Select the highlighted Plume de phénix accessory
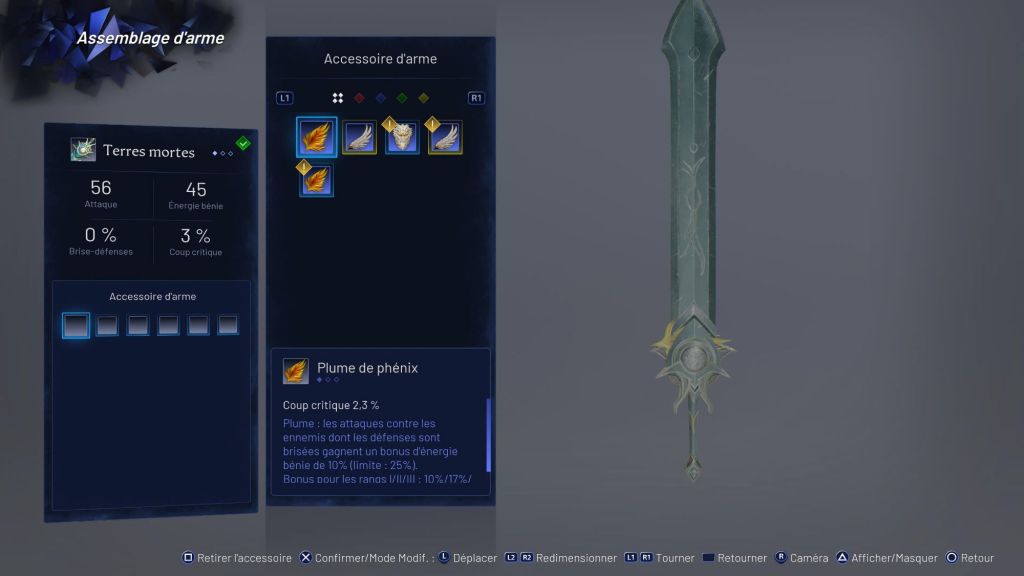Screen dimensions: 1024x576 tap(316, 137)
